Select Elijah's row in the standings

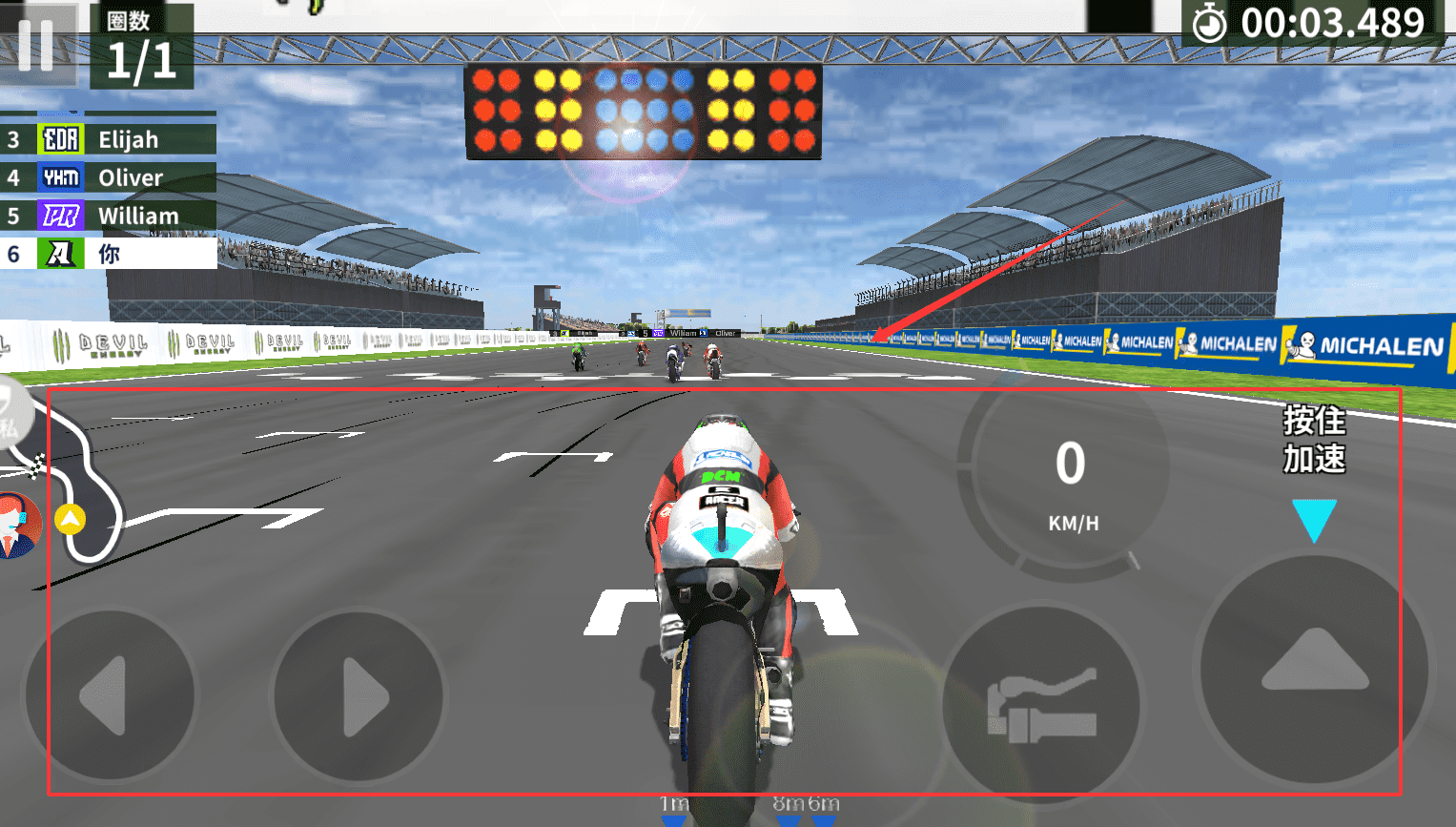click(109, 139)
